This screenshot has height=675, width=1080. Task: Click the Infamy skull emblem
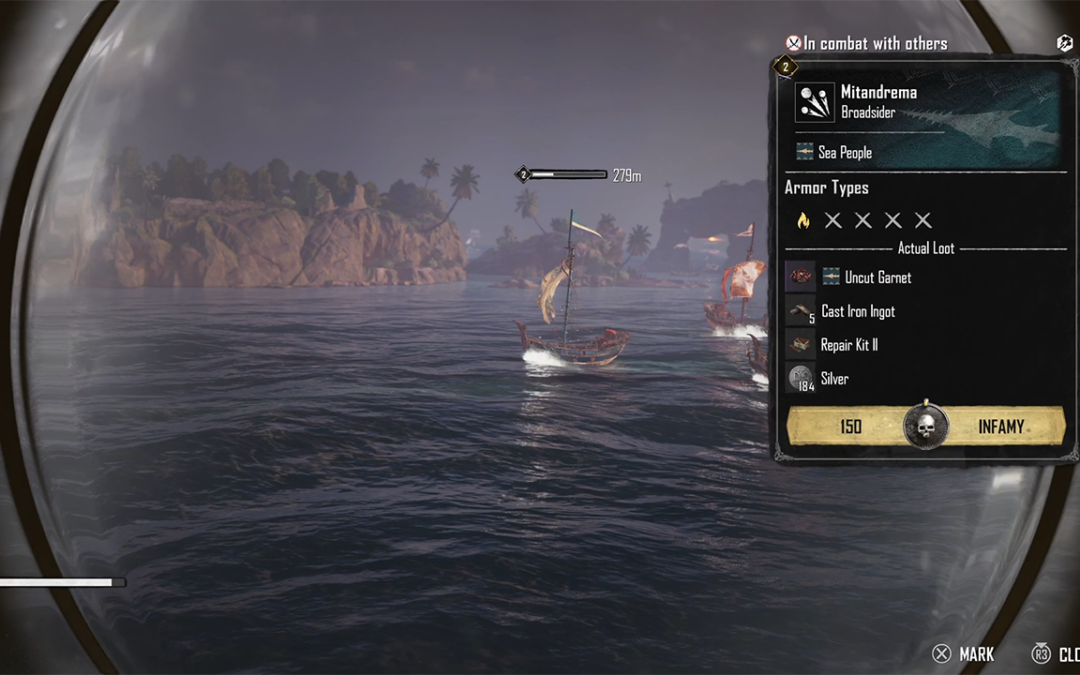click(x=924, y=426)
